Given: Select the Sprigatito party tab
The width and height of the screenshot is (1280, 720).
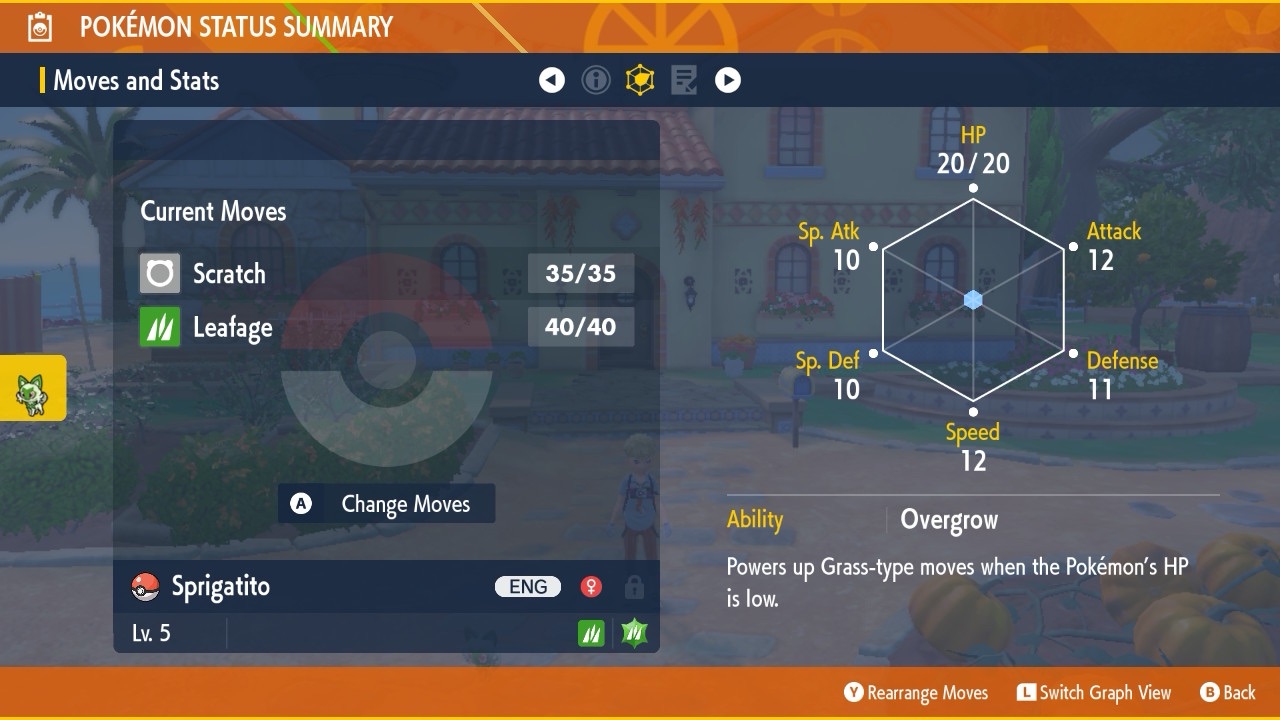Looking at the screenshot, I should pyautogui.click(x=32, y=388).
